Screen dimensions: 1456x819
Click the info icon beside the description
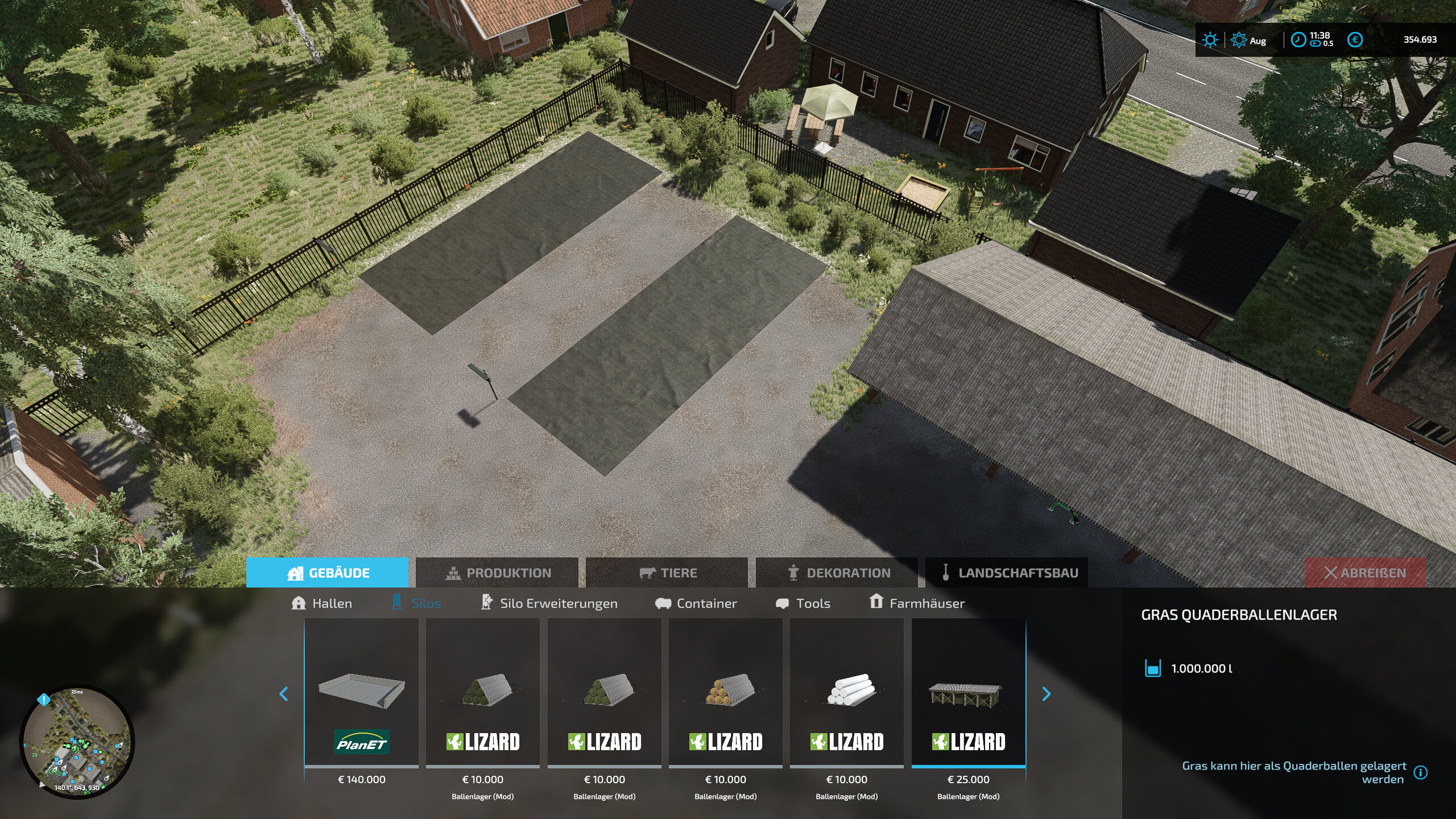pyautogui.click(x=1421, y=772)
